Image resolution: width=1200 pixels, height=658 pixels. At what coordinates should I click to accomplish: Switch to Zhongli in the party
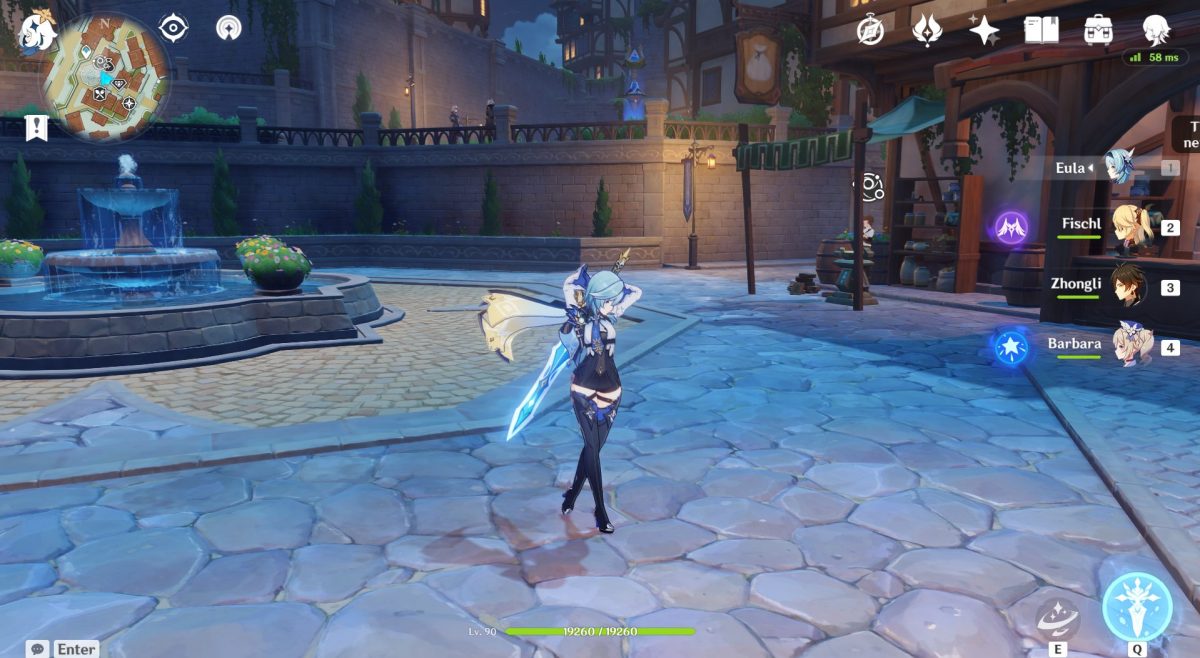point(1130,286)
